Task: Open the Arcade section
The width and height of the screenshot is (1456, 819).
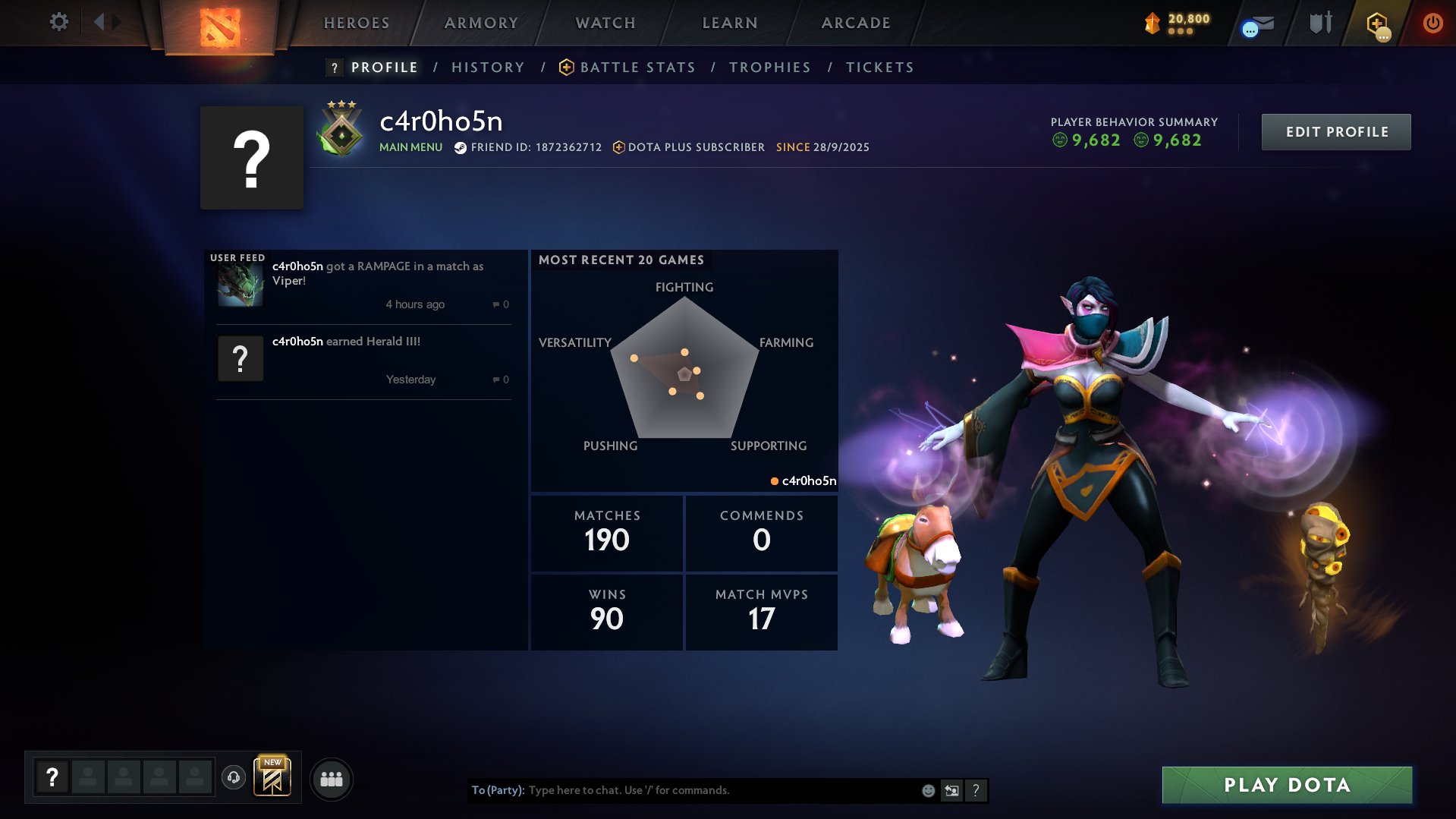Action: pos(856,23)
